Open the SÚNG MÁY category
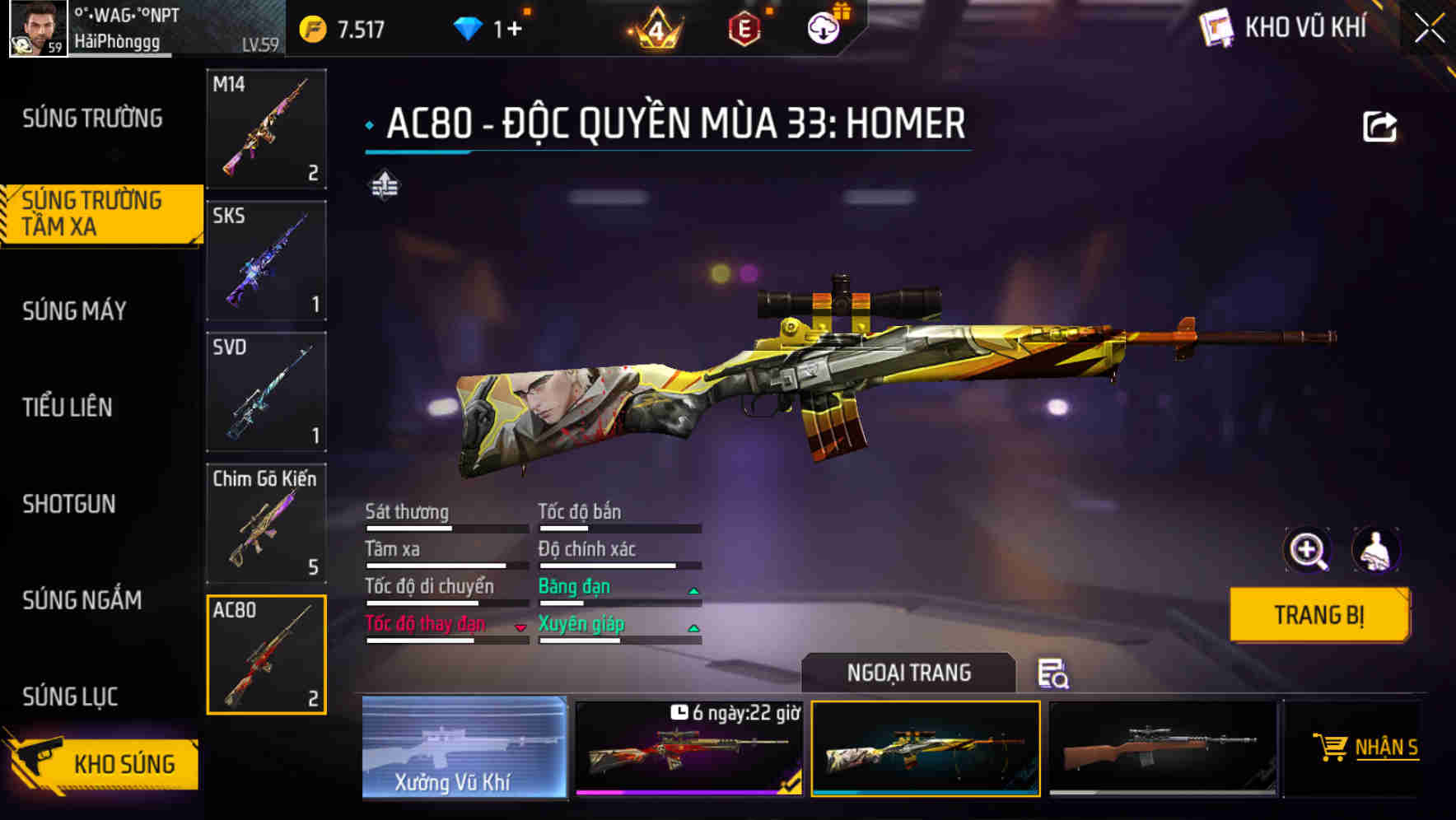The width and height of the screenshot is (1456, 820). click(74, 310)
